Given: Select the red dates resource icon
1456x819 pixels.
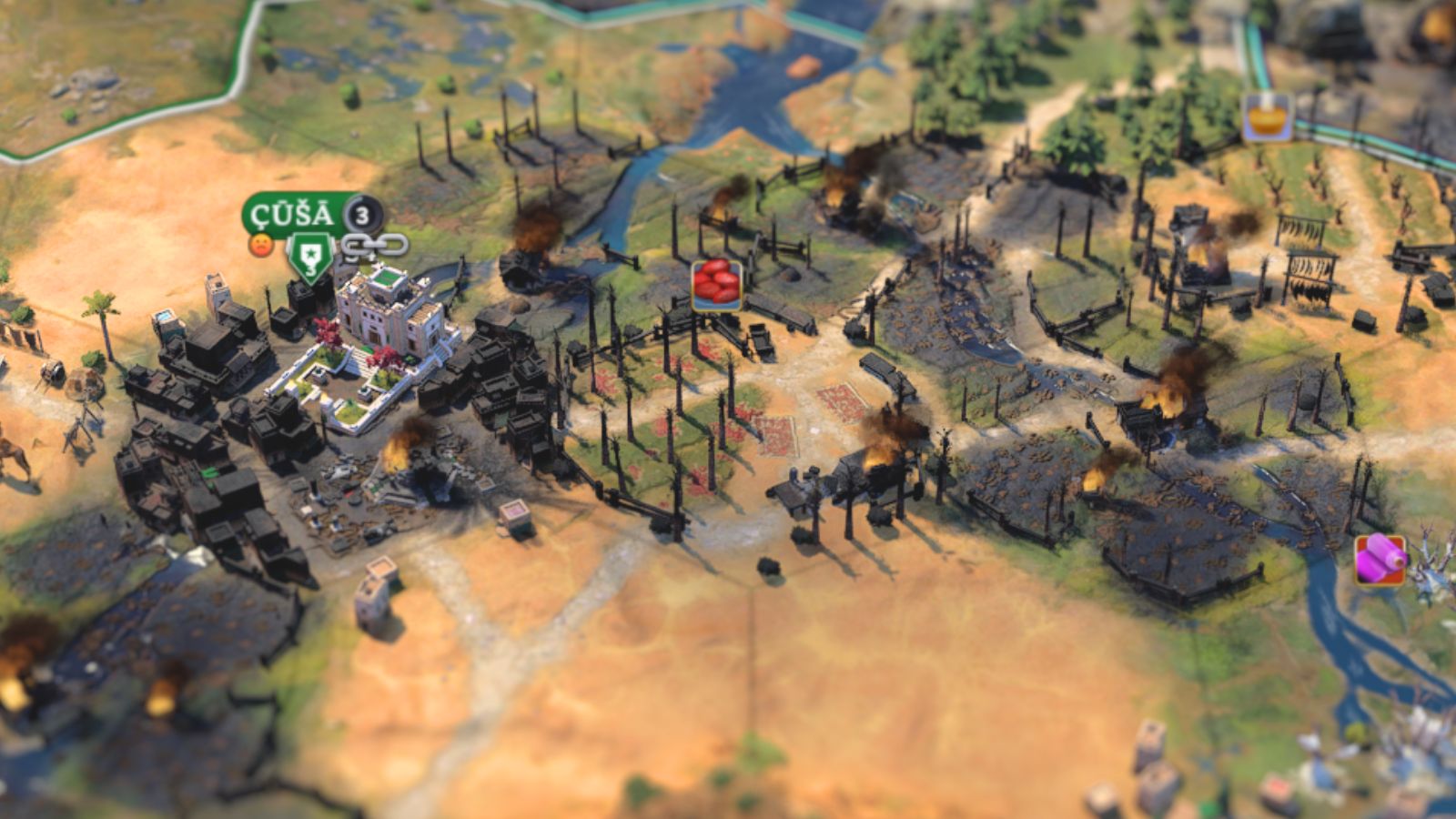Looking at the screenshot, I should pyautogui.click(x=715, y=285).
